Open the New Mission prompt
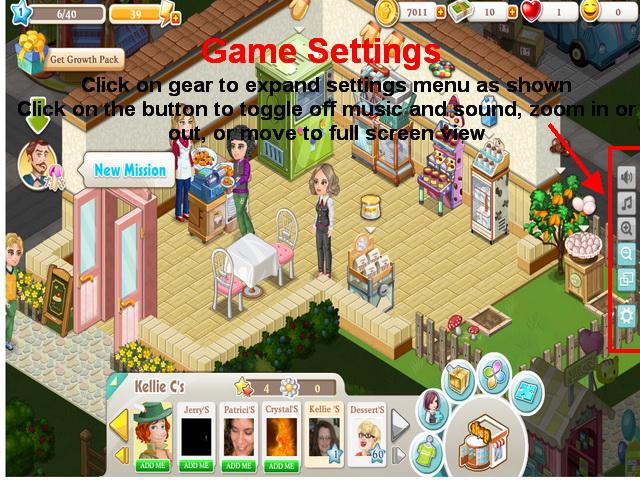 [129, 170]
